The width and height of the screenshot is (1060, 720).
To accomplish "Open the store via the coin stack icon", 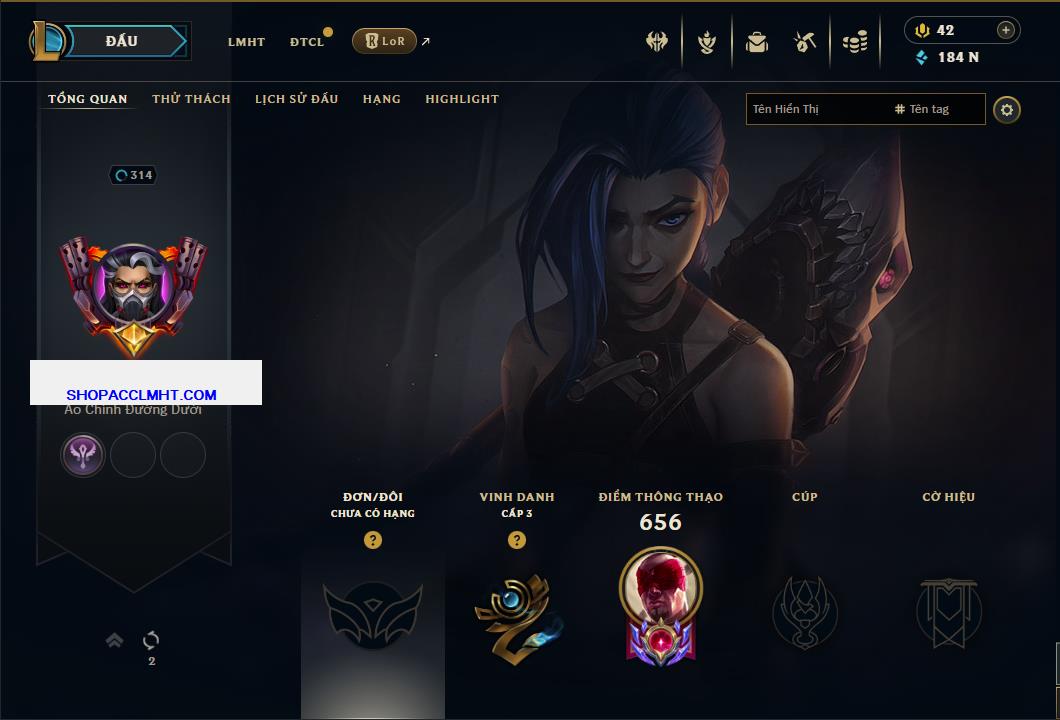I will 855,42.
